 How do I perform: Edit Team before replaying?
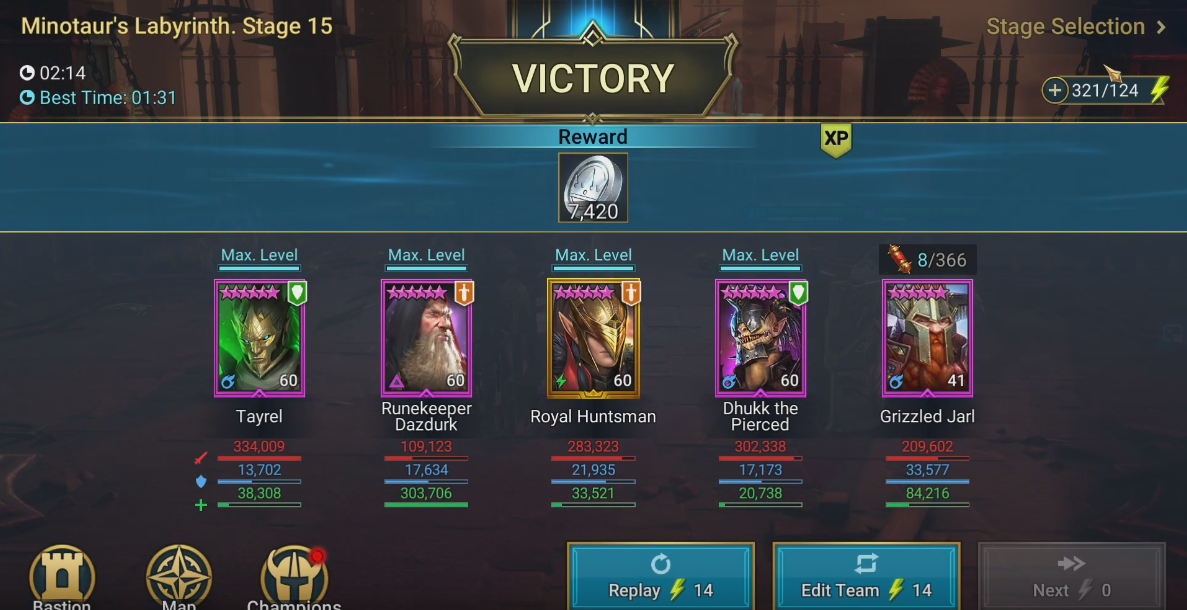(x=866, y=577)
